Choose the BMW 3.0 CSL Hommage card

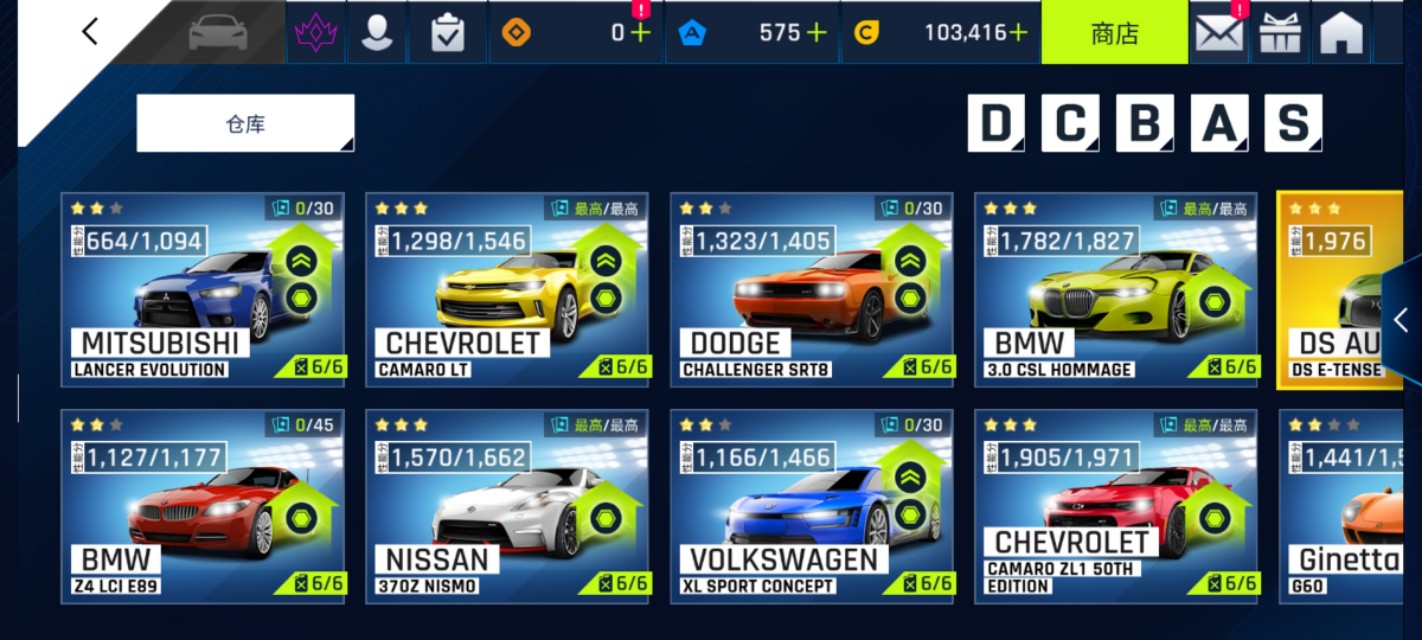(1116, 289)
